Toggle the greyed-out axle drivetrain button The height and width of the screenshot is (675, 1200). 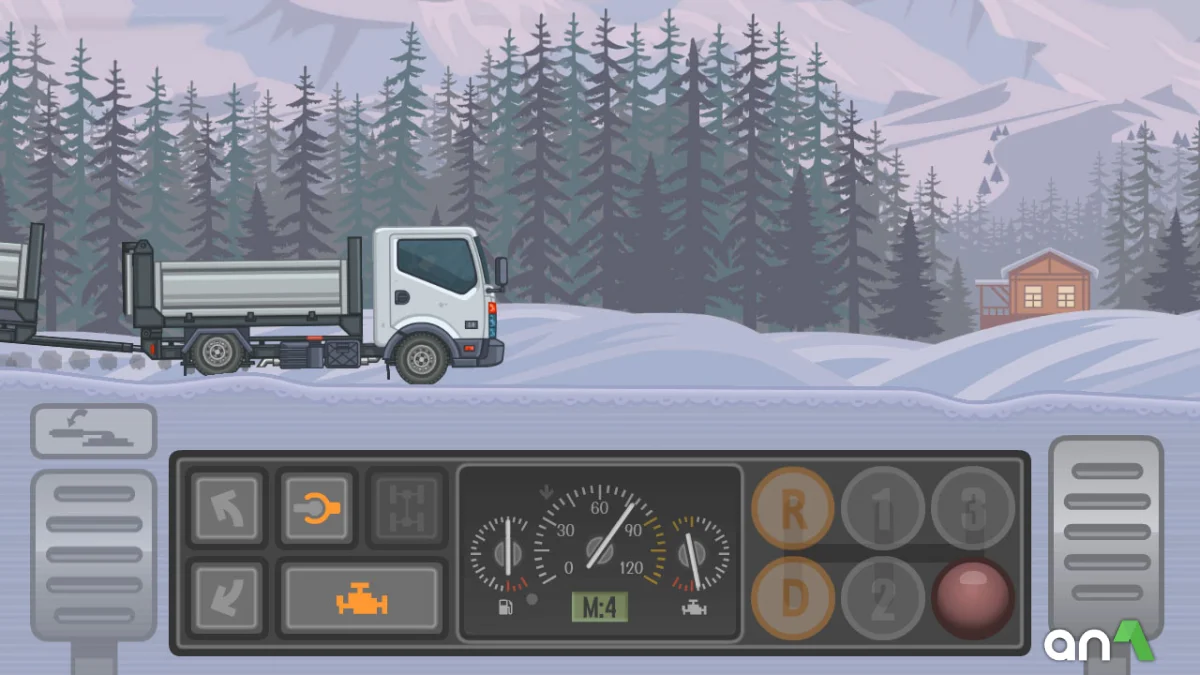(405, 508)
